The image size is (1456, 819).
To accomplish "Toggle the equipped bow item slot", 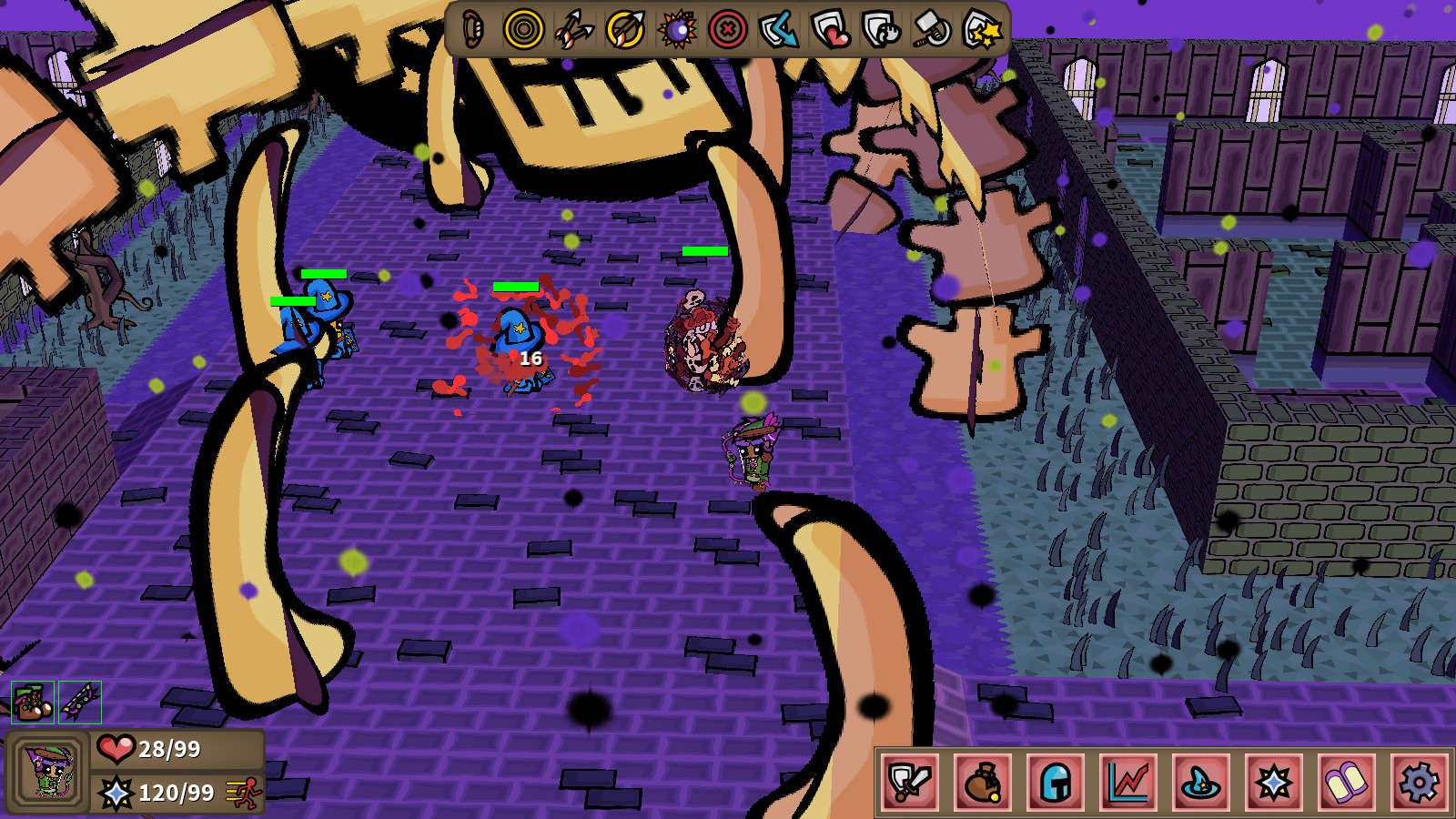I will 80,703.
